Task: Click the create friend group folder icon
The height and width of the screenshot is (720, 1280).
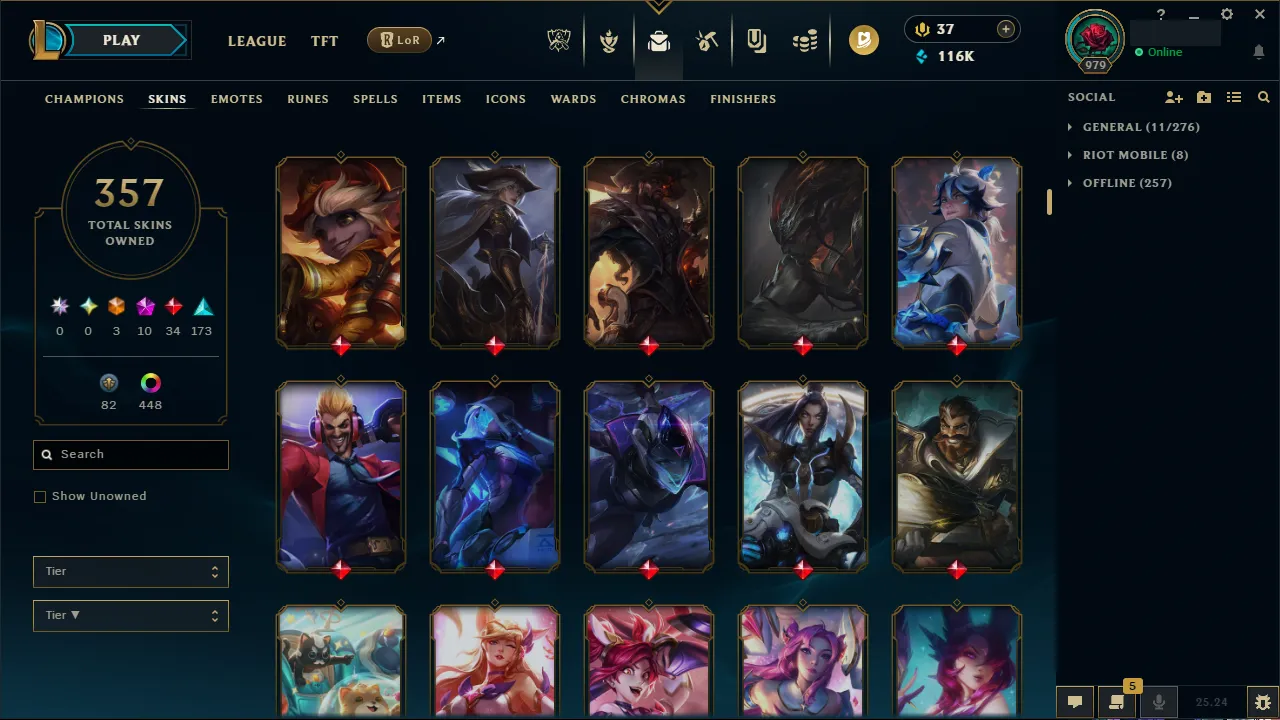Action: click(1204, 97)
